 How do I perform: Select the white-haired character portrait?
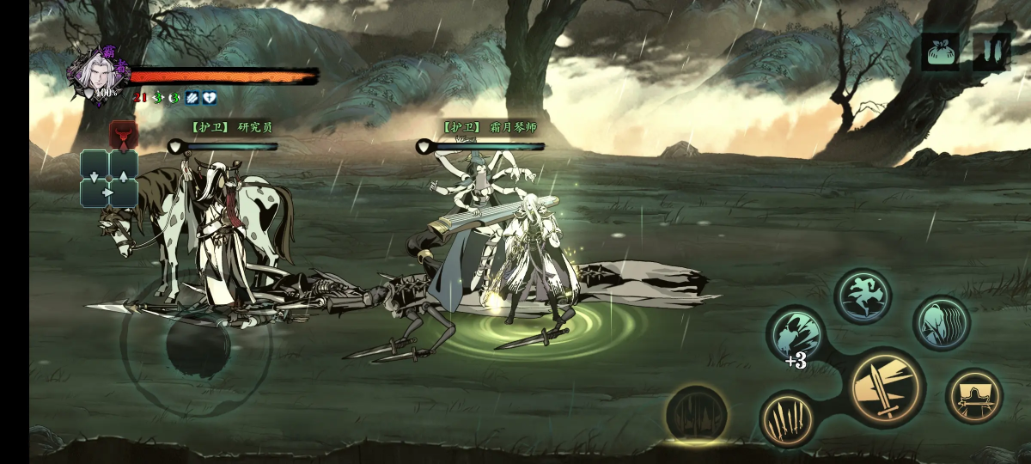(x=99, y=73)
